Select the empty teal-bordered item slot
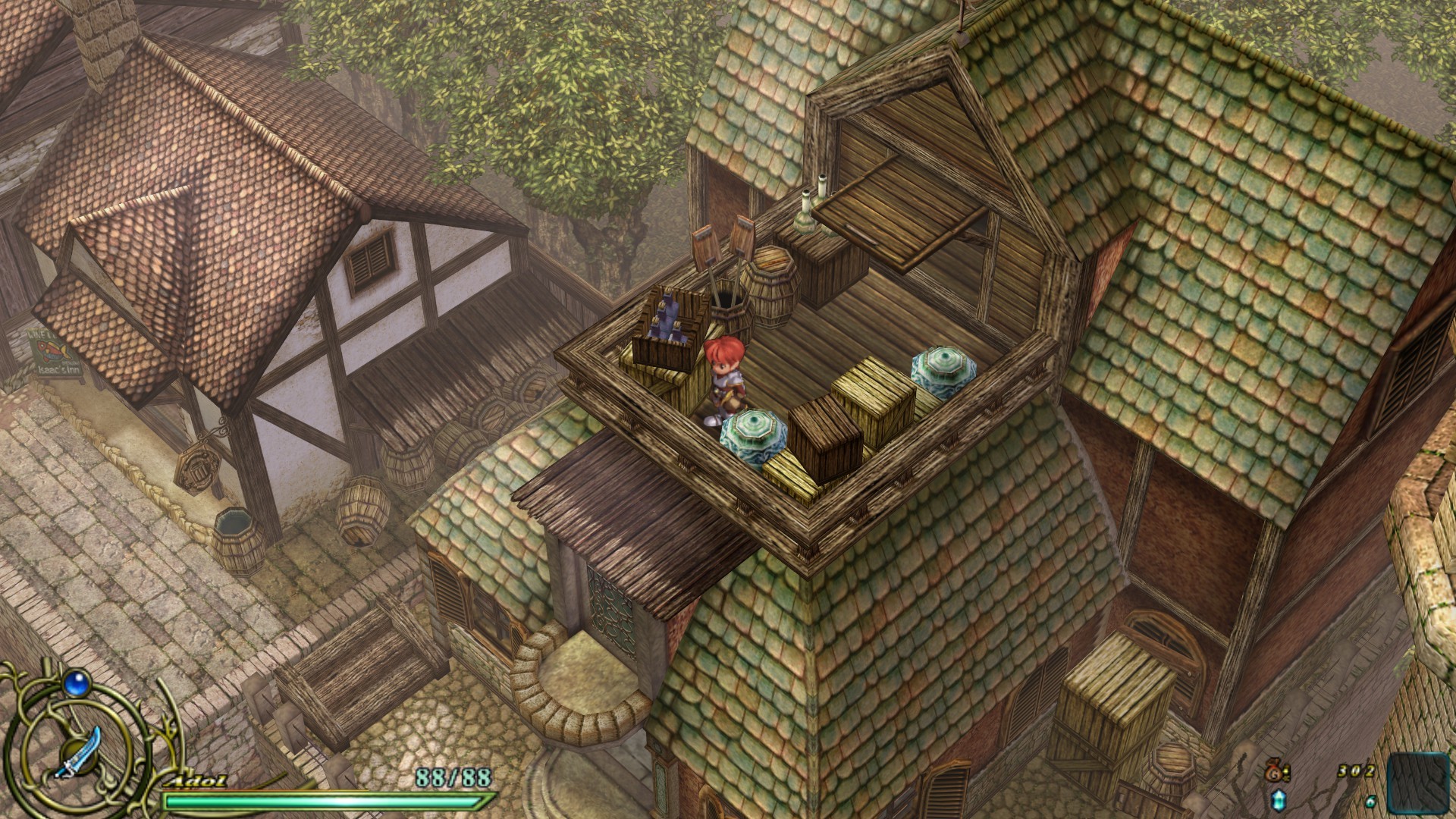The height and width of the screenshot is (819, 1456). [x=1417, y=784]
